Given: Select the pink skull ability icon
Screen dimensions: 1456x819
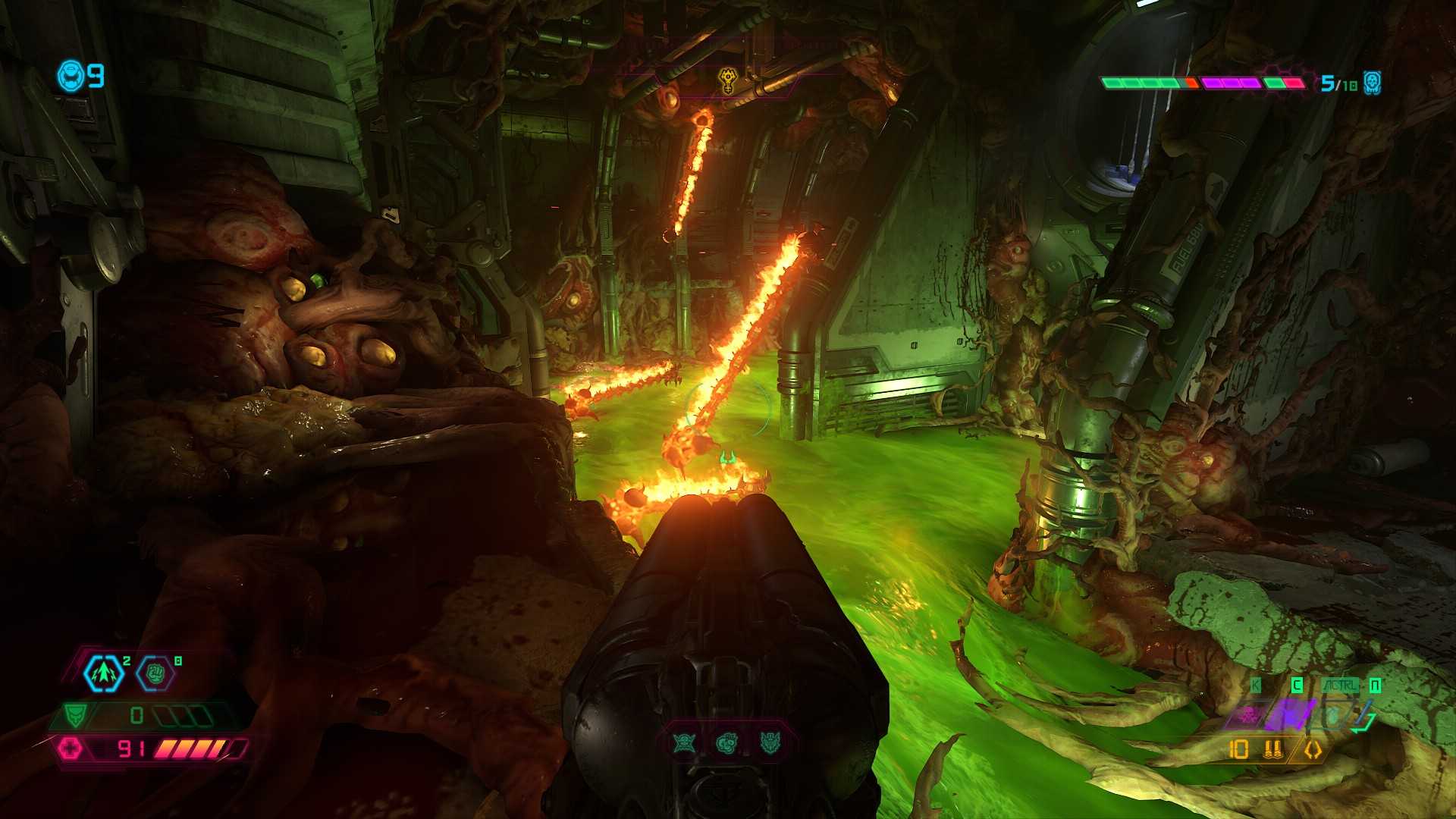Looking at the screenshot, I should [1247, 714].
